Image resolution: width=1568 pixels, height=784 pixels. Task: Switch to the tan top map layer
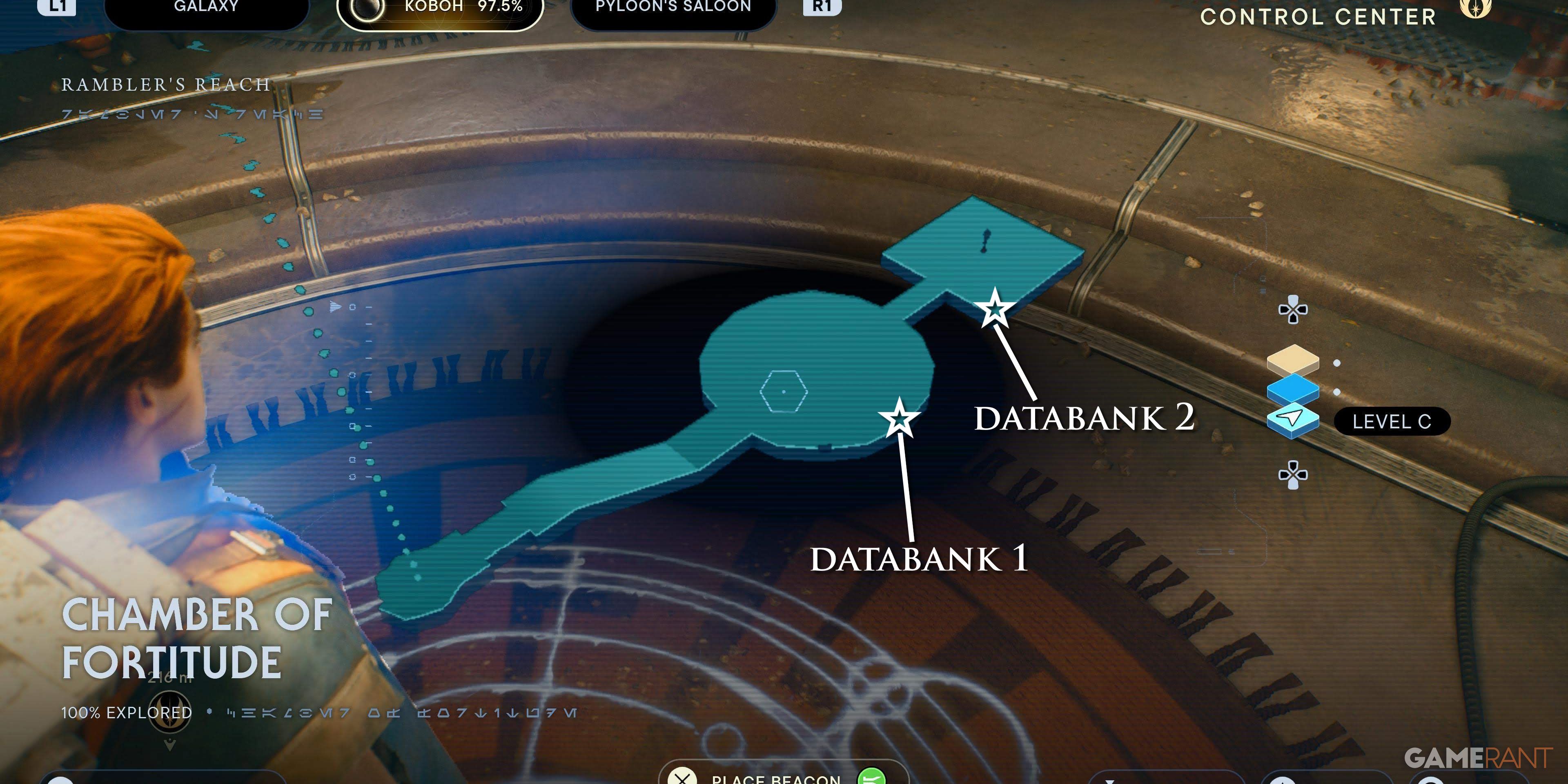pyautogui.click(x=1294, y=360)
